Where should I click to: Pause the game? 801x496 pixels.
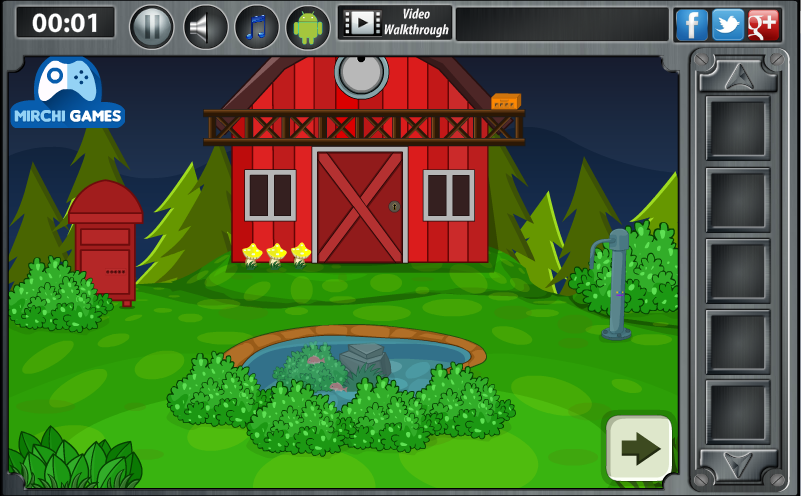(152, 26)
